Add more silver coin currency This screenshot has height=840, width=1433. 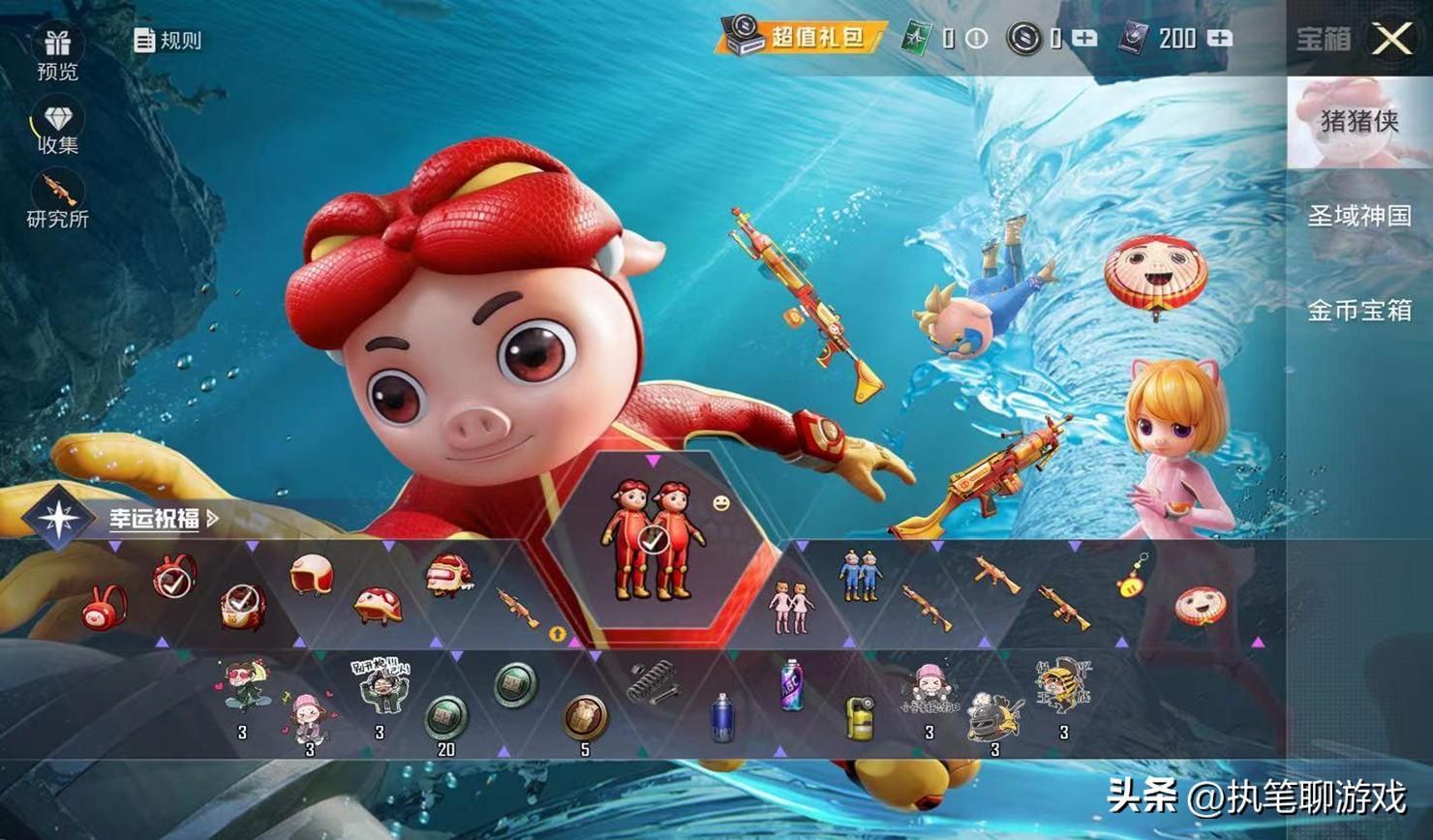(x=1085, y=39)
